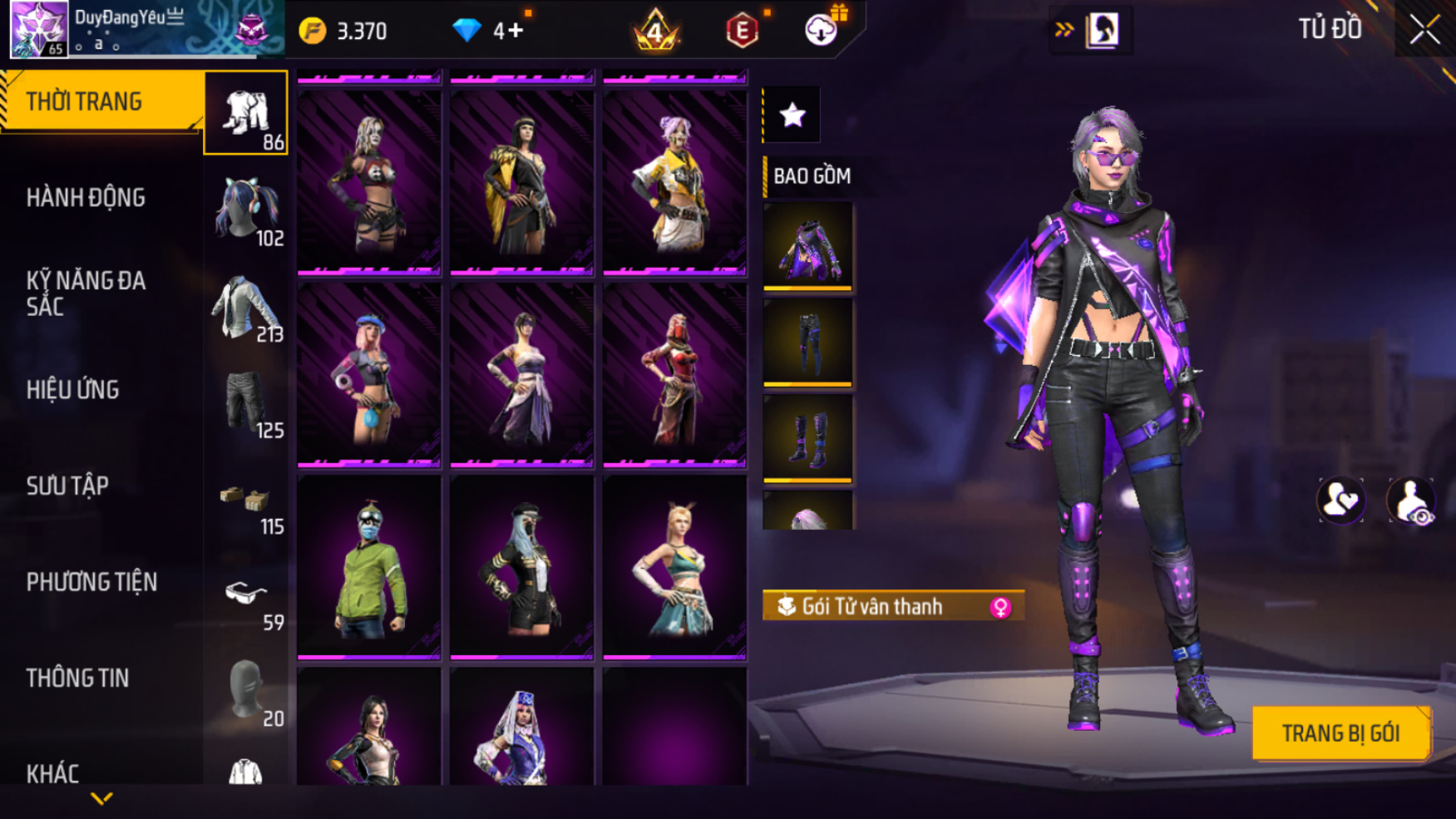The width and height of the screenshot is (1456, 819).
Task: Mark the bundle with the star favorite icon
Action: click(x=792, y=115)
